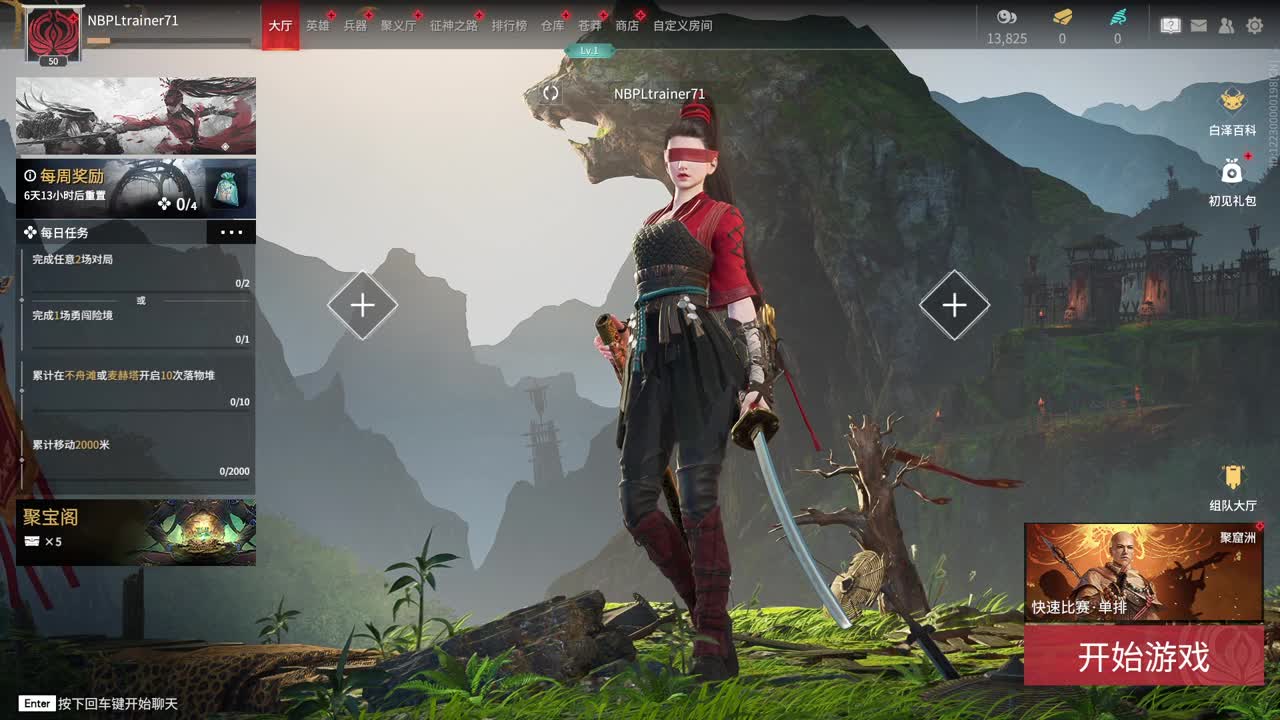1280x720 pixels.
Task: Open the 英雄 heroes tab
Action: [317, 26]
